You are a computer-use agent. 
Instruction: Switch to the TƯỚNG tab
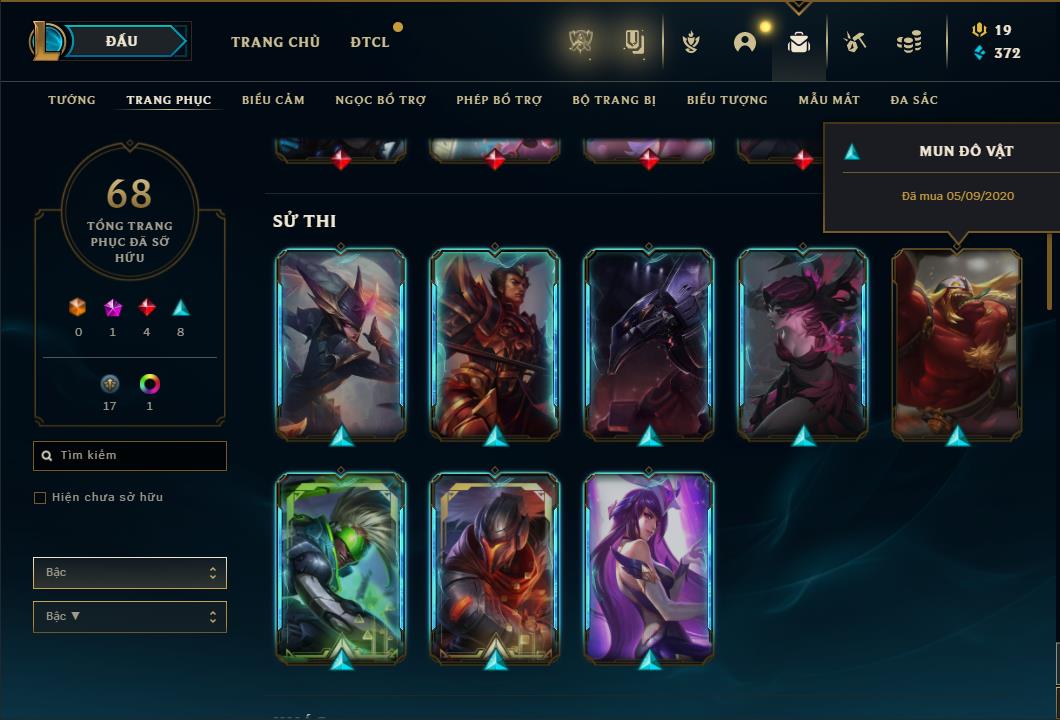click(x=72, y=100)
